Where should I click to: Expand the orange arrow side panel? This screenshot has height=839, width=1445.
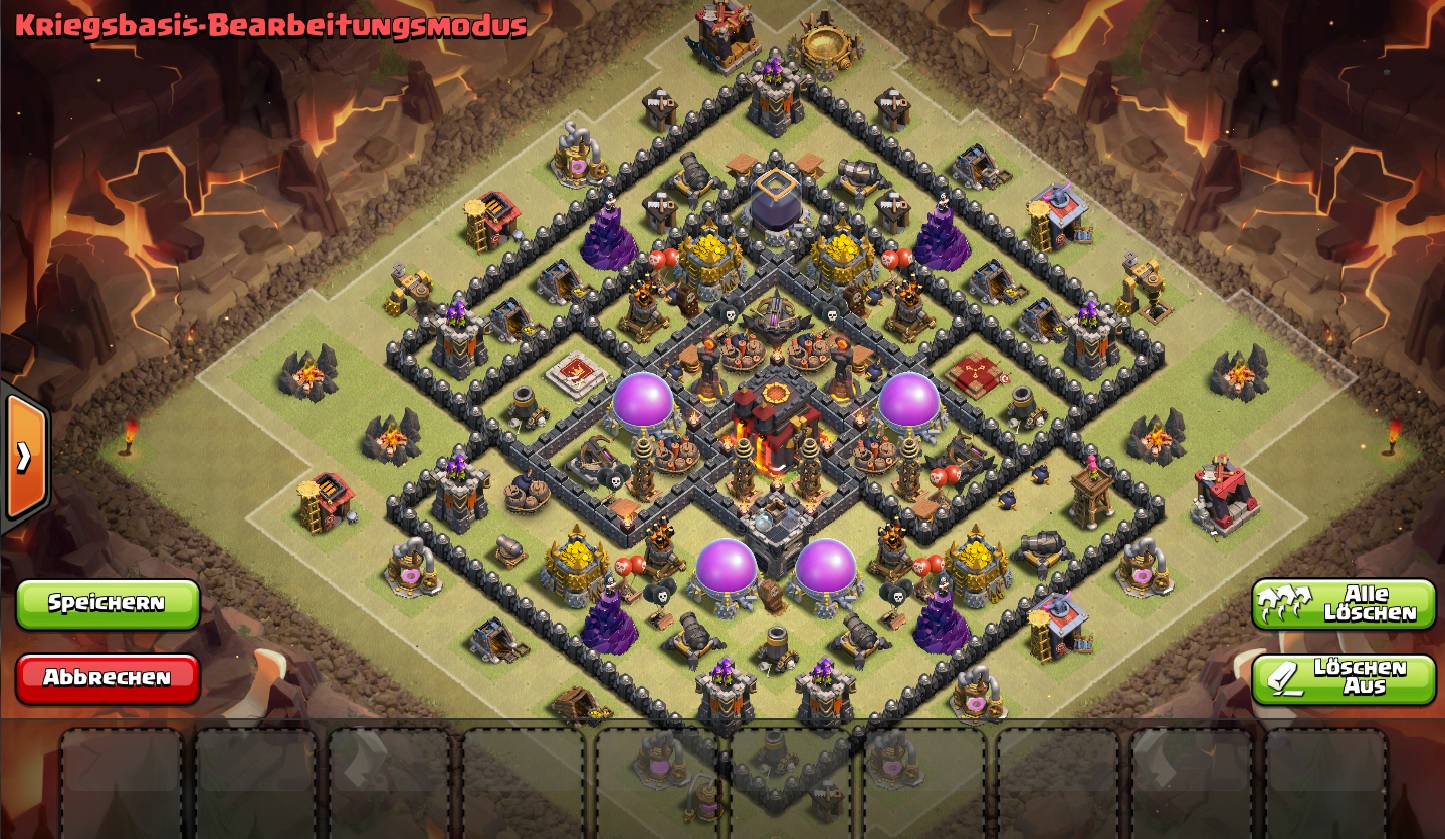click(24, 457)
